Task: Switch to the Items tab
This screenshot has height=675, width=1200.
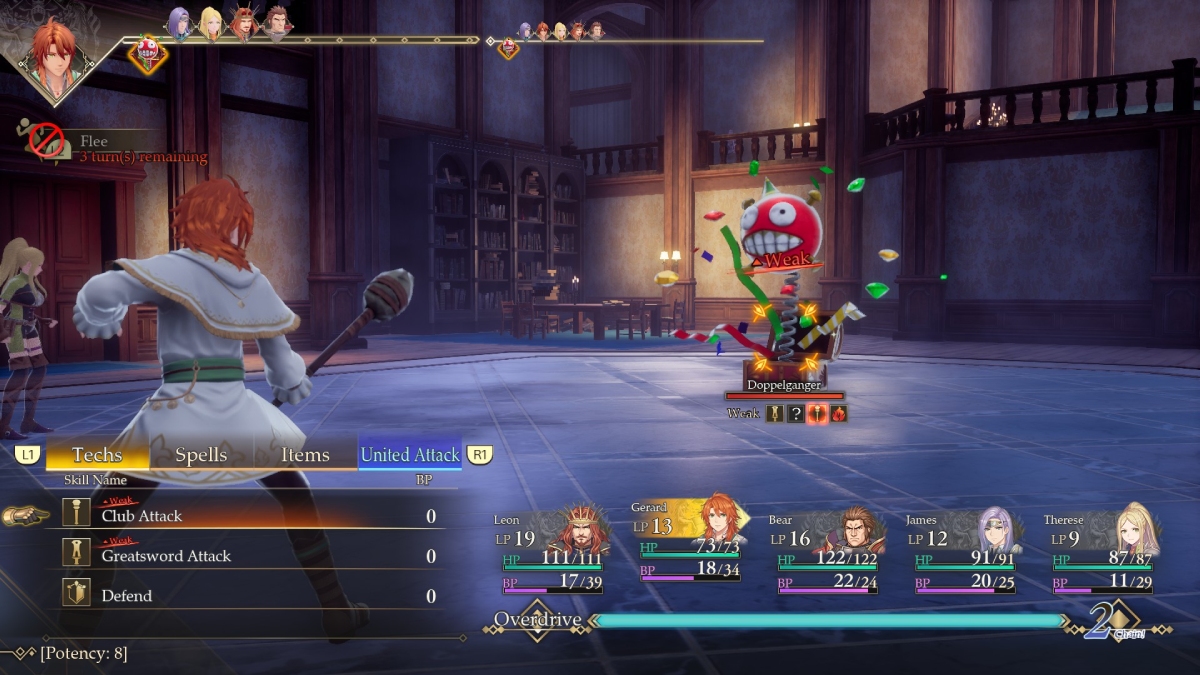Action: click(x=305, y=455)
